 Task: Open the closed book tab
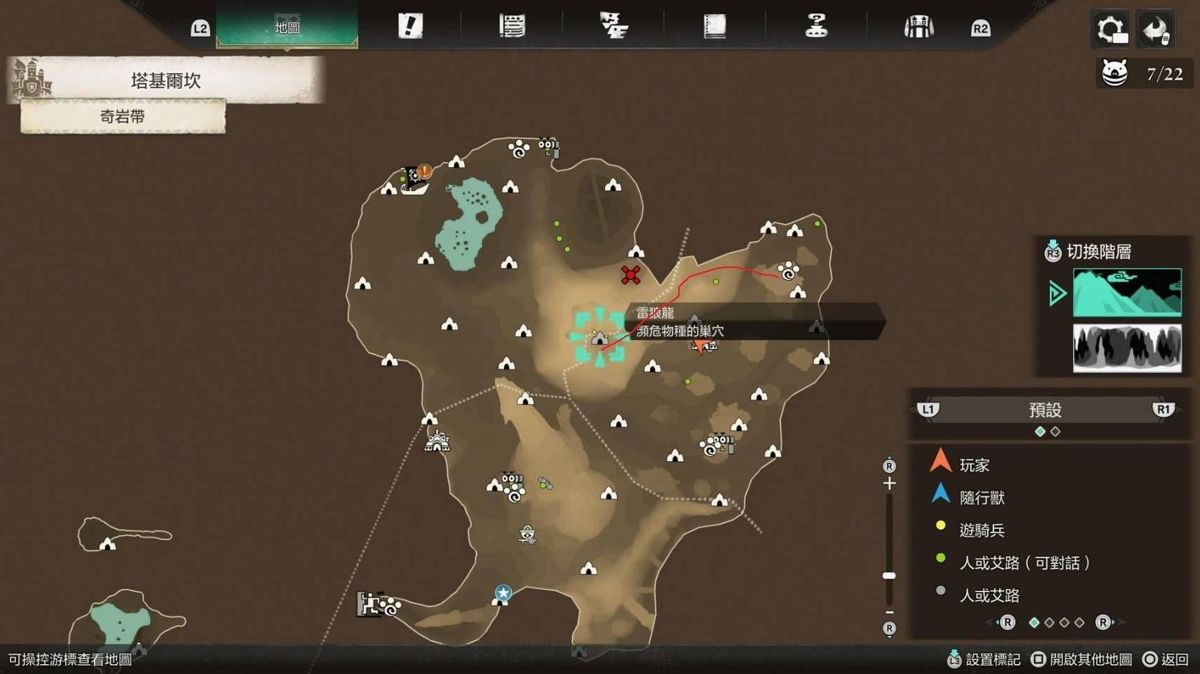714,27
